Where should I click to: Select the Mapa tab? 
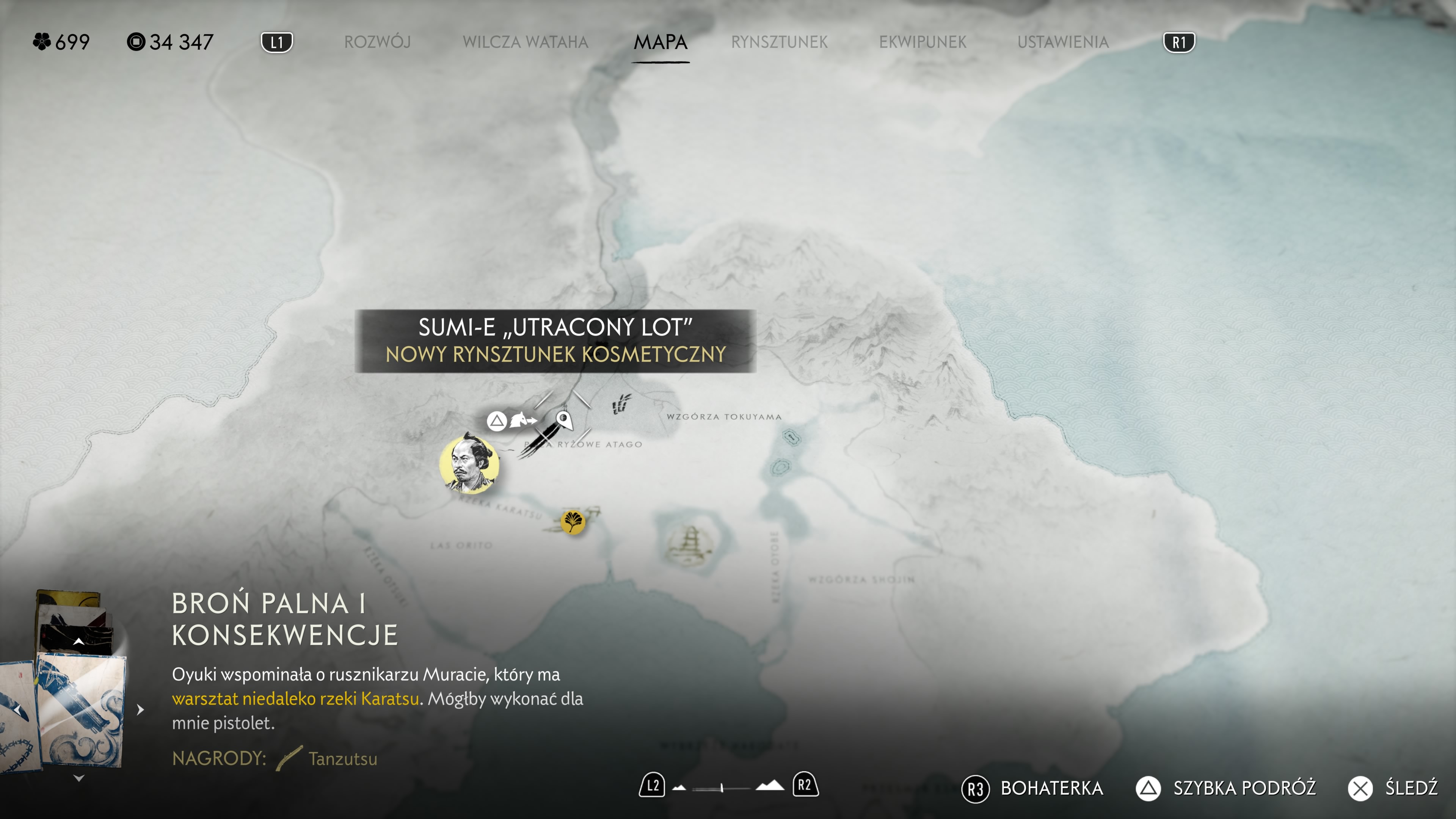pyautogui.click(x=660, y=42)
